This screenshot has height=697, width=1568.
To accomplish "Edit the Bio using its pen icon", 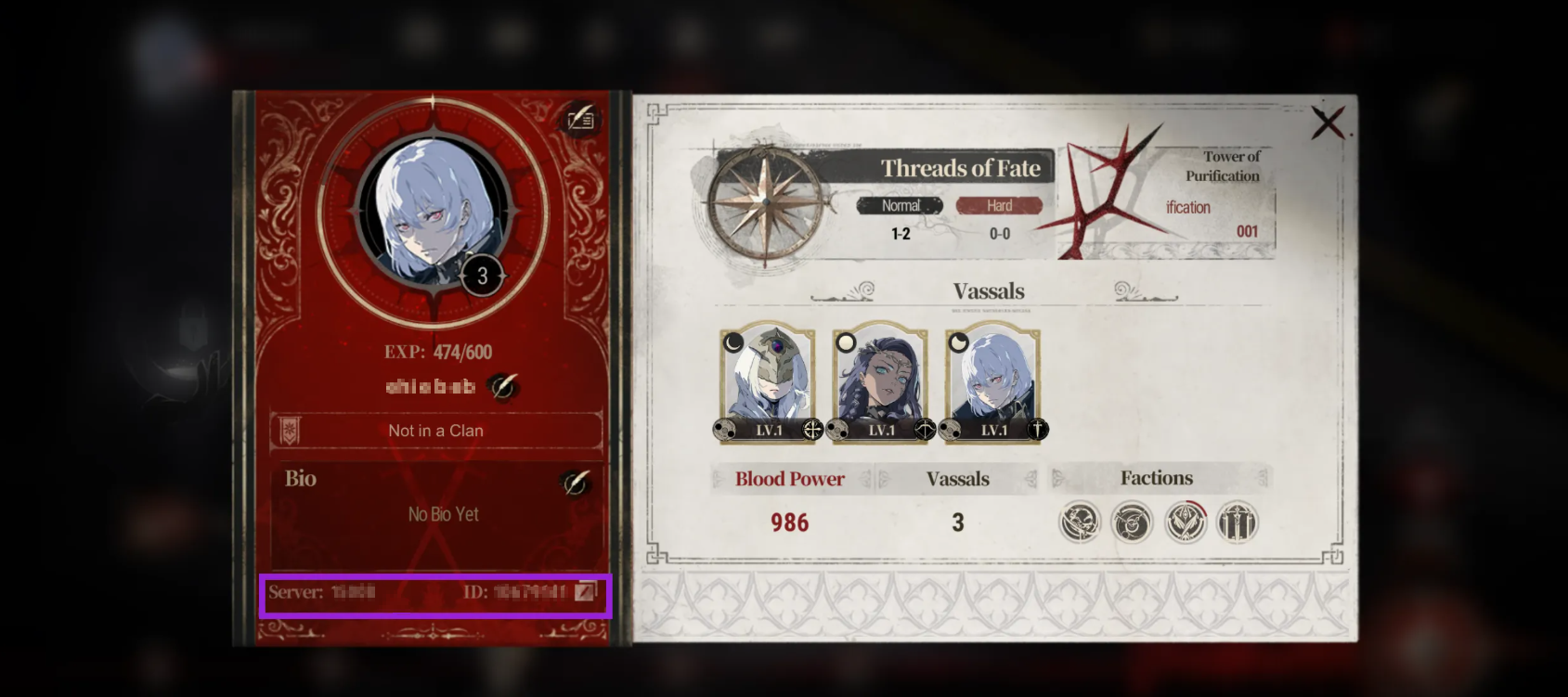I will (x=576, y=482).
